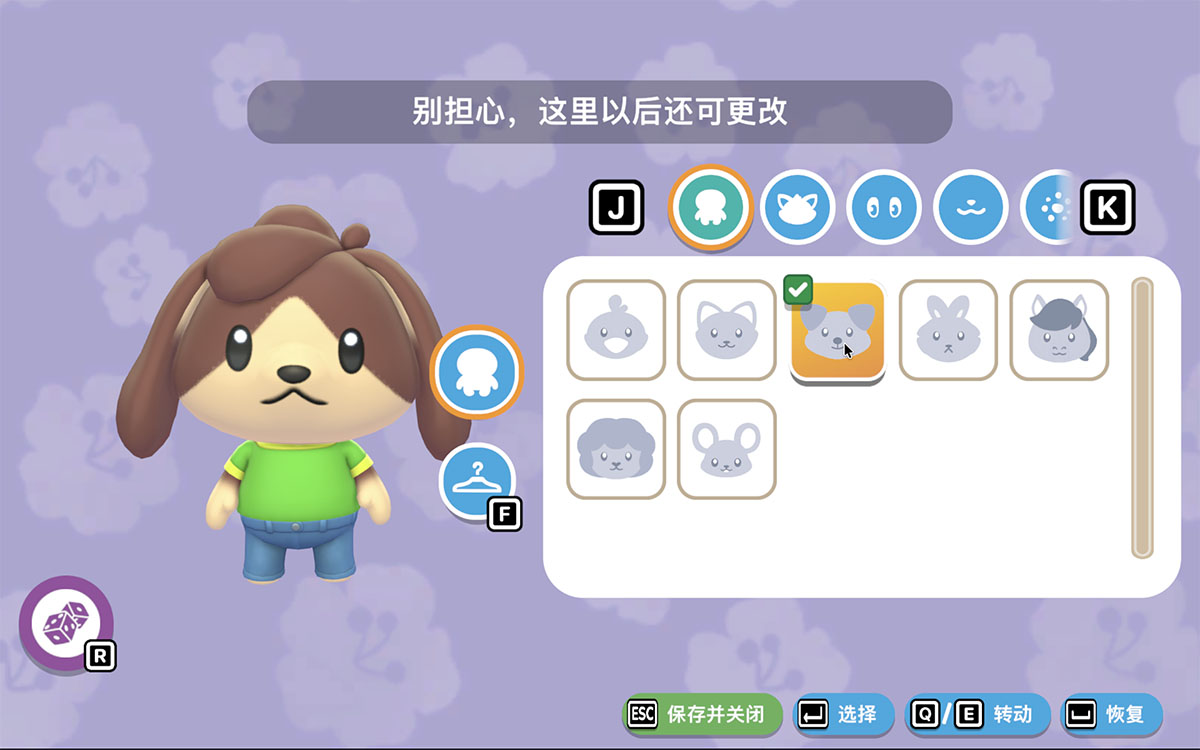Pick the mouse species tile
Screen dimensions: 1200x750
[727, 449]
